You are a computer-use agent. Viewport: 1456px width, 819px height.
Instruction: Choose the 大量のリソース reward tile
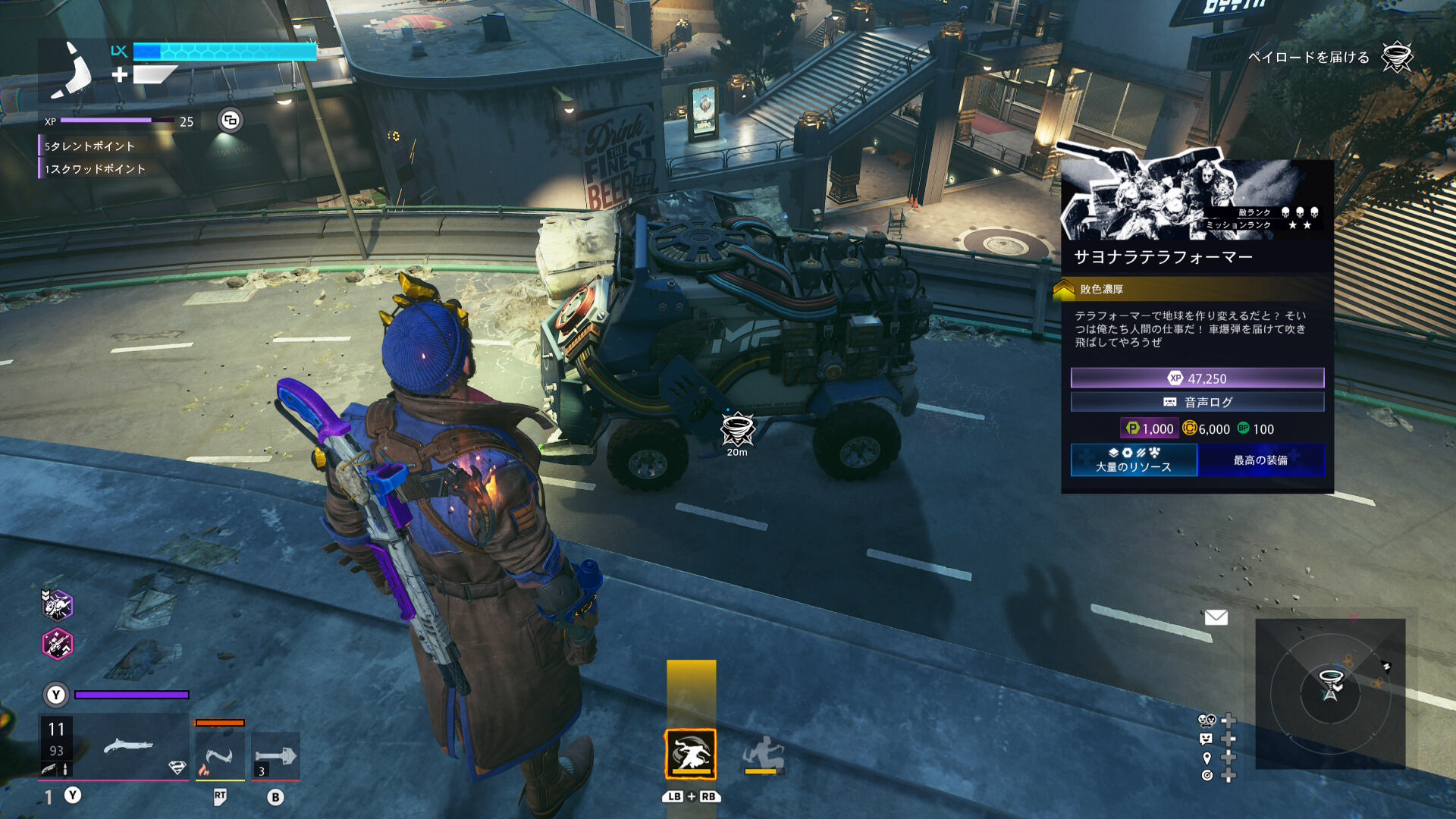[x=1134, y=460]
